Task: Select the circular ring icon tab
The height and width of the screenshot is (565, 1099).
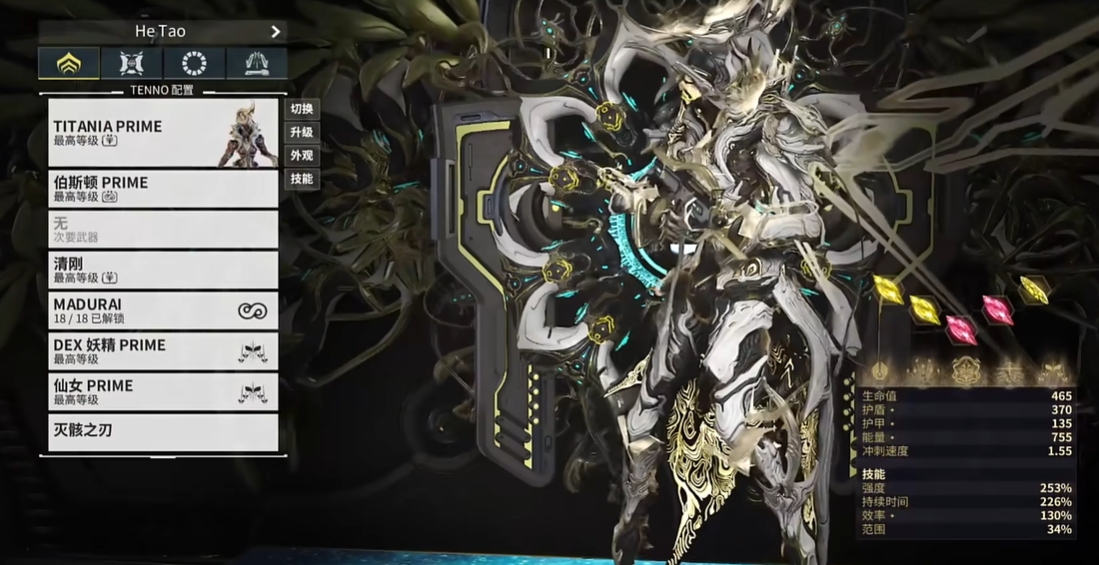Action: coord(194,64)
